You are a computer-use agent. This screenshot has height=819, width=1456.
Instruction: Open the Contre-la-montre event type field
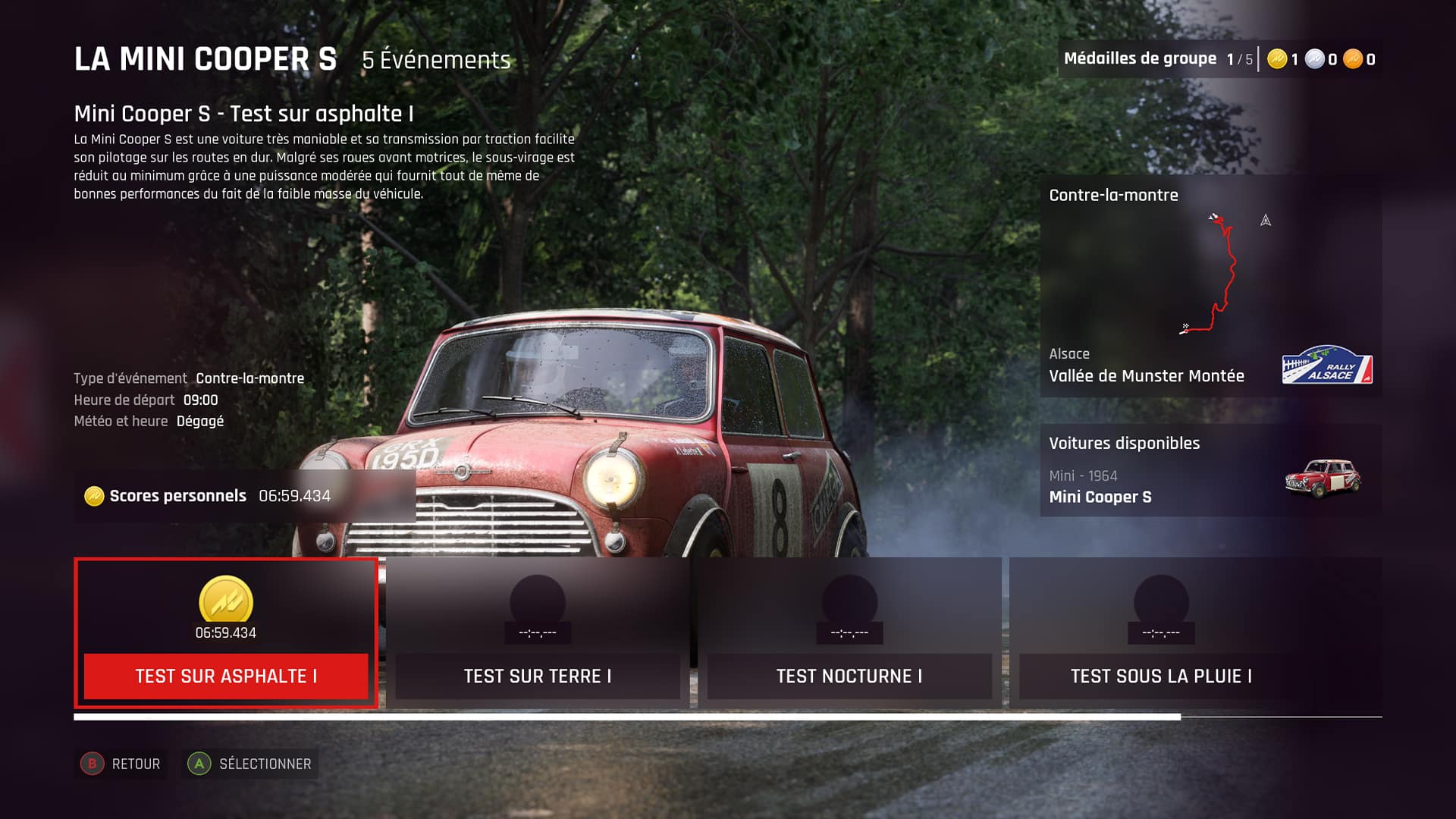249,378
